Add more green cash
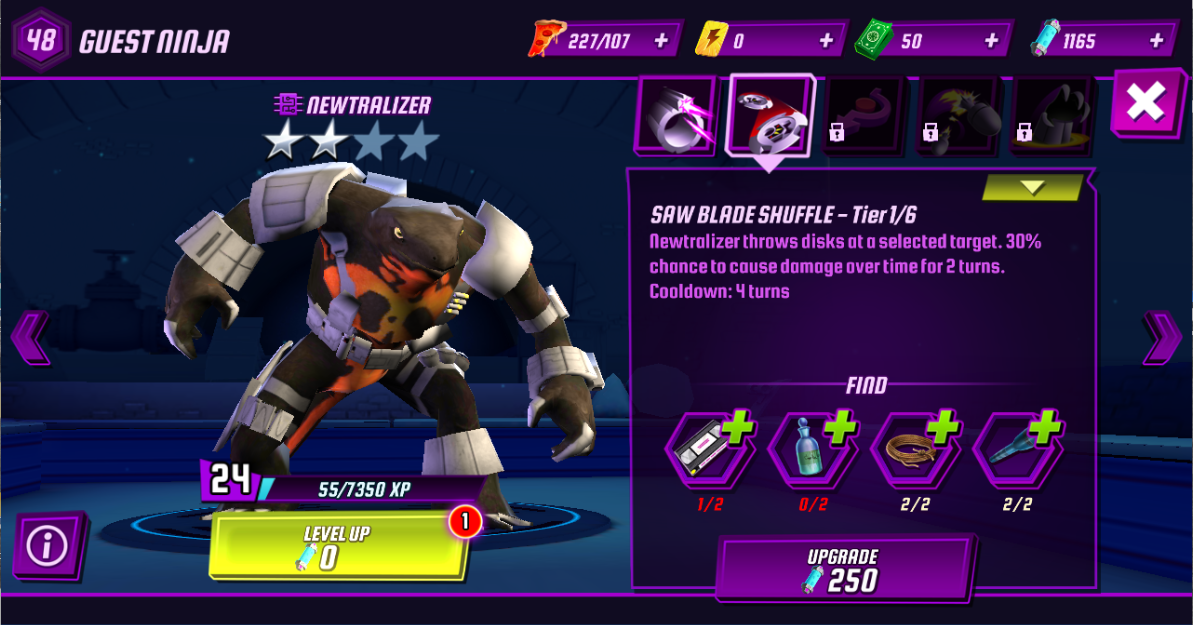 [x=992, y=41]
